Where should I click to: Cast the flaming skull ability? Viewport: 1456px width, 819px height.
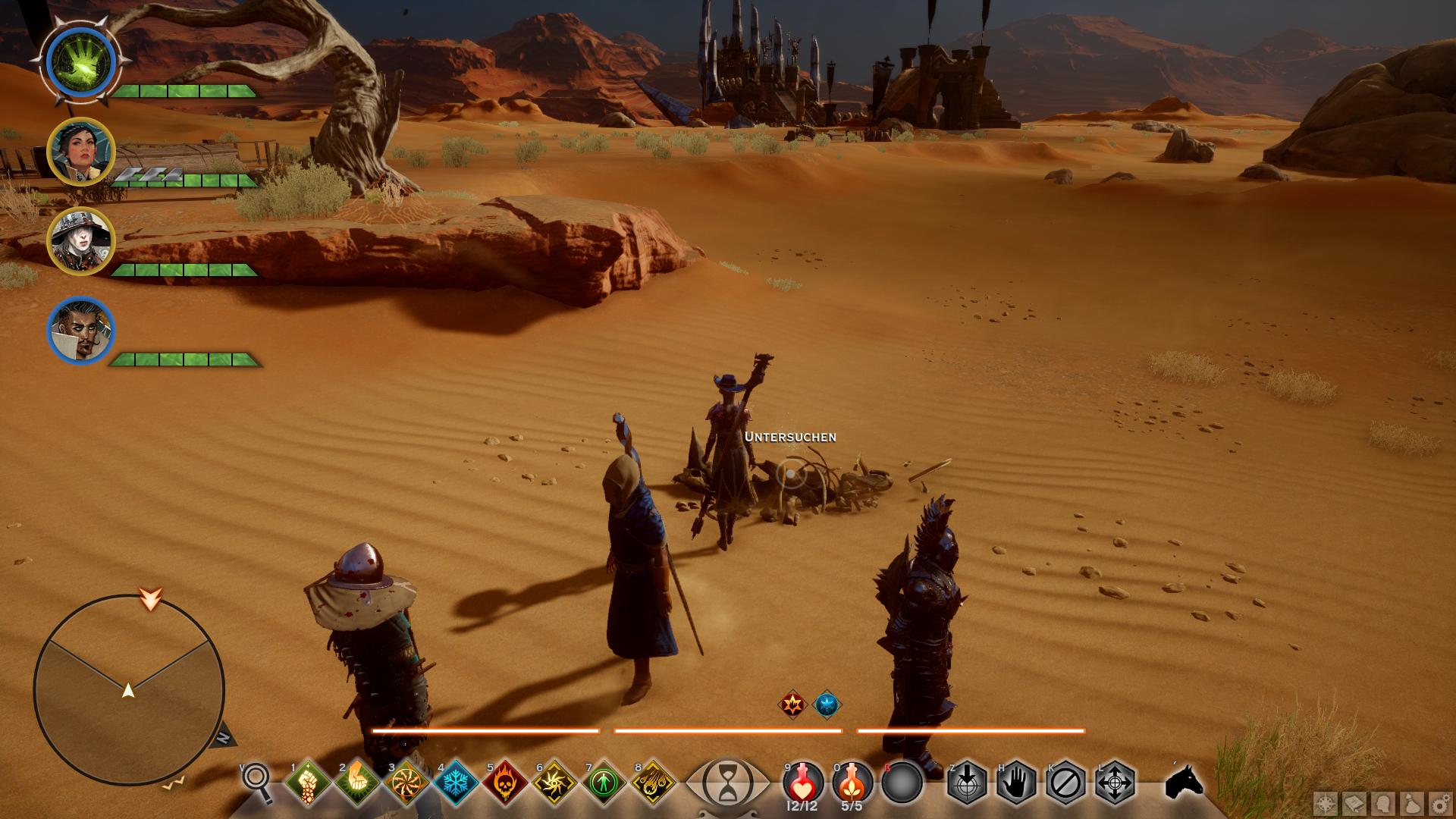[x=505, y=783]
